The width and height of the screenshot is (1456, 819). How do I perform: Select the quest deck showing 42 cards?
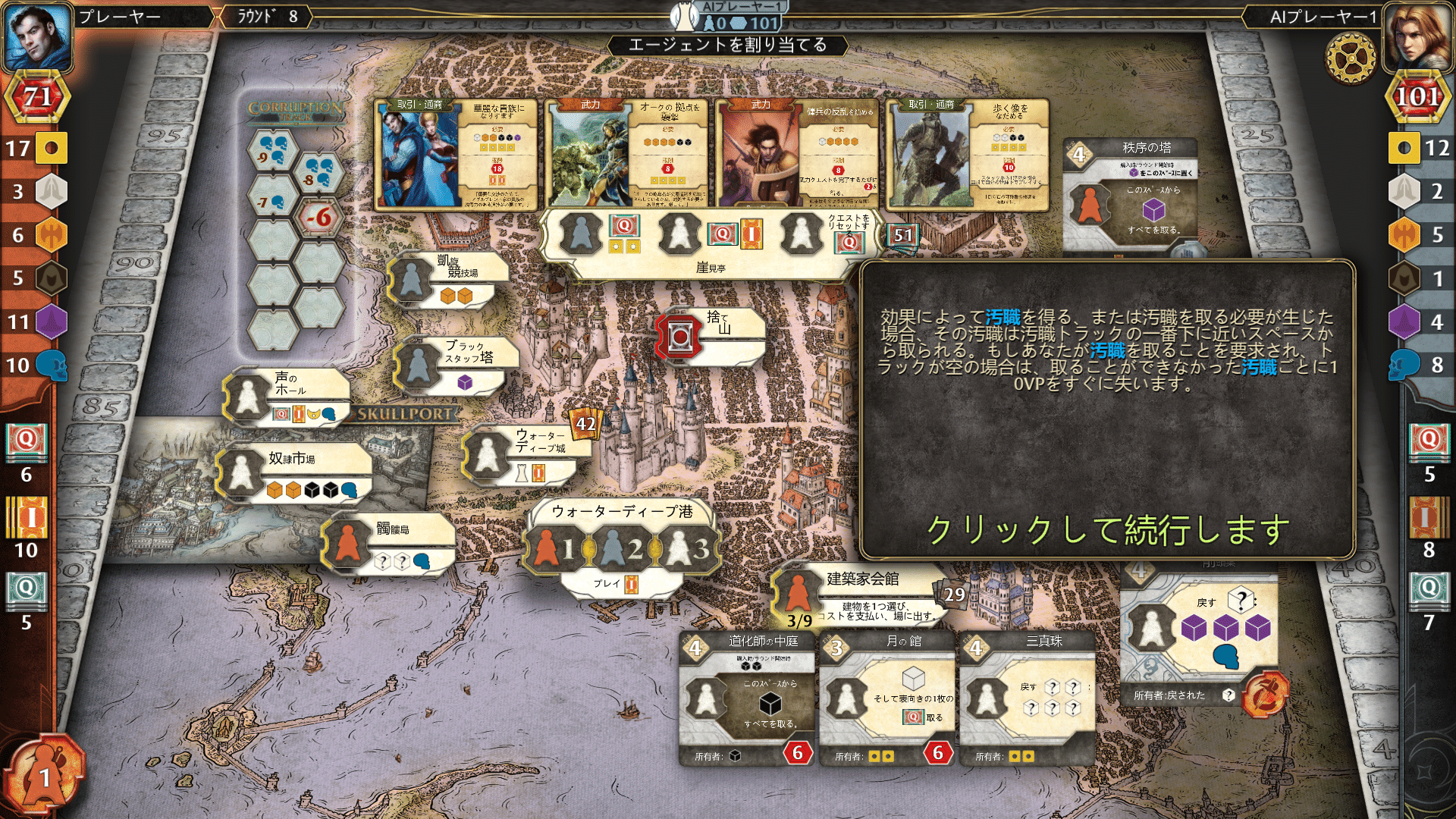583,425
